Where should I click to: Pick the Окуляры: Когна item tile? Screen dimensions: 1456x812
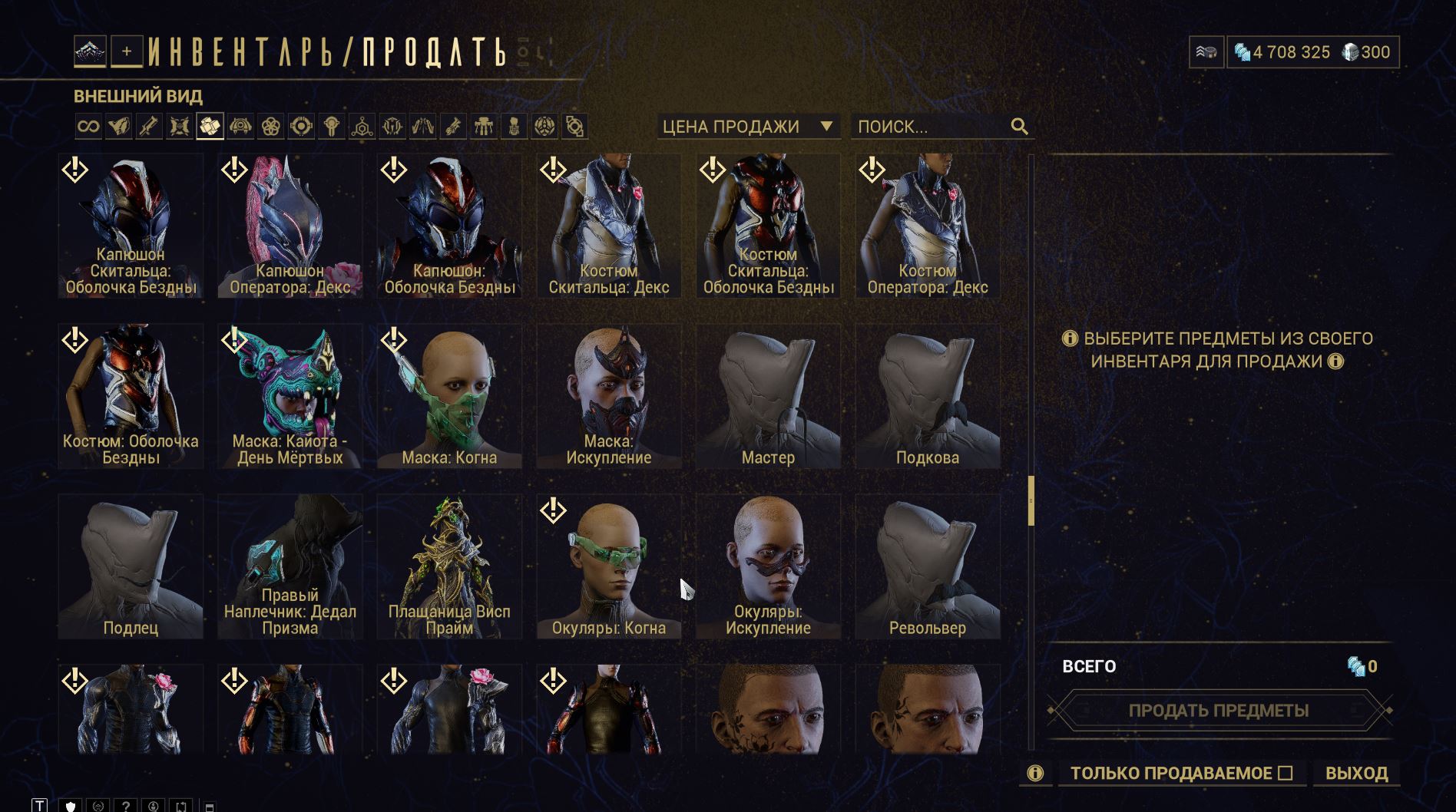(609, 566)
